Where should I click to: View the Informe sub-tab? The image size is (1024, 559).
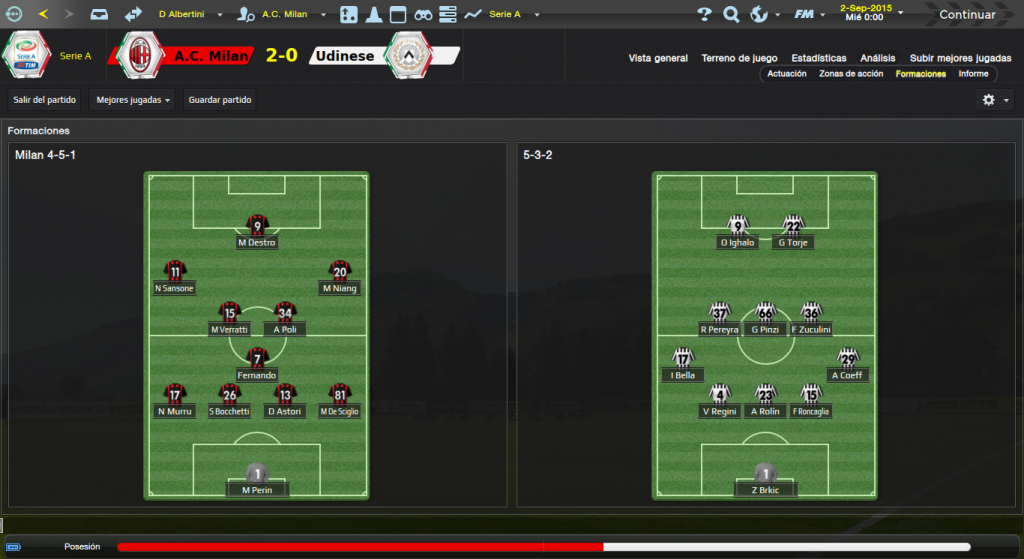973,74
